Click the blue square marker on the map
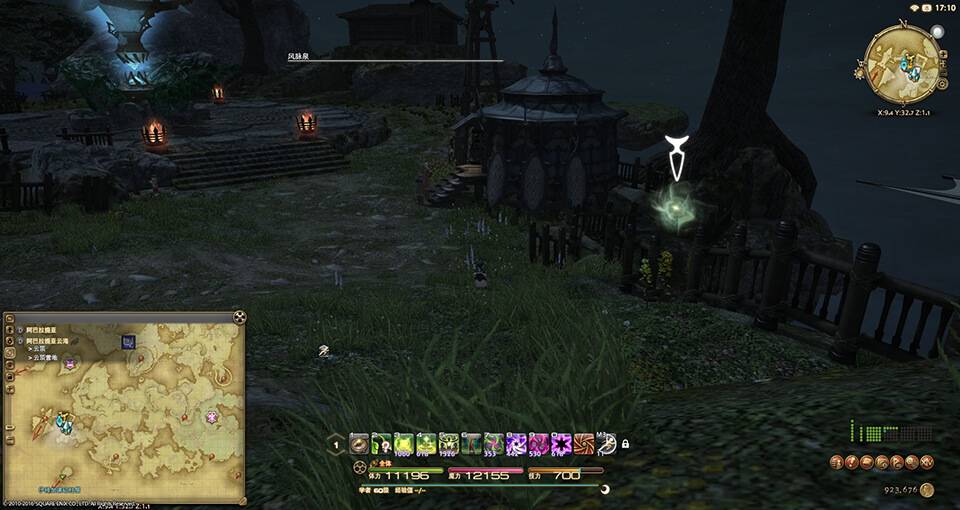960x510 pixels. tap(129, 342)
